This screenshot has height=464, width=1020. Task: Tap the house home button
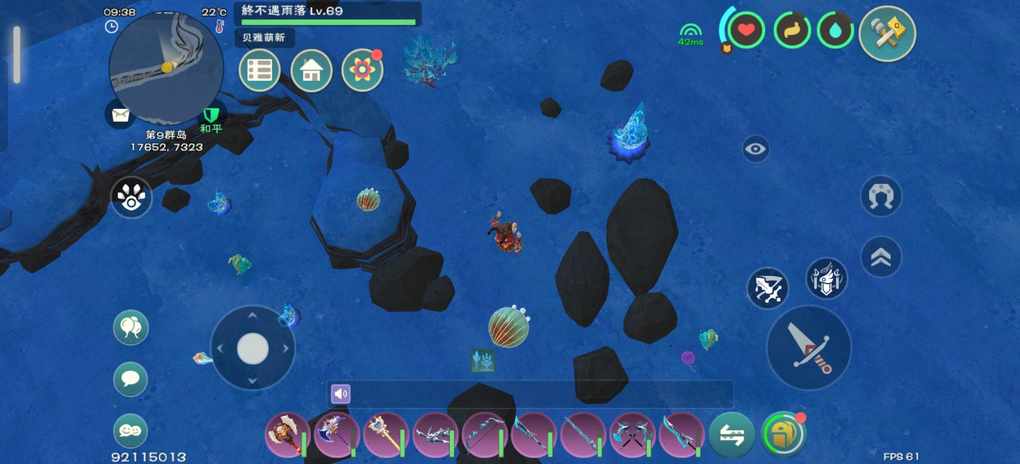tap(312, 71)
